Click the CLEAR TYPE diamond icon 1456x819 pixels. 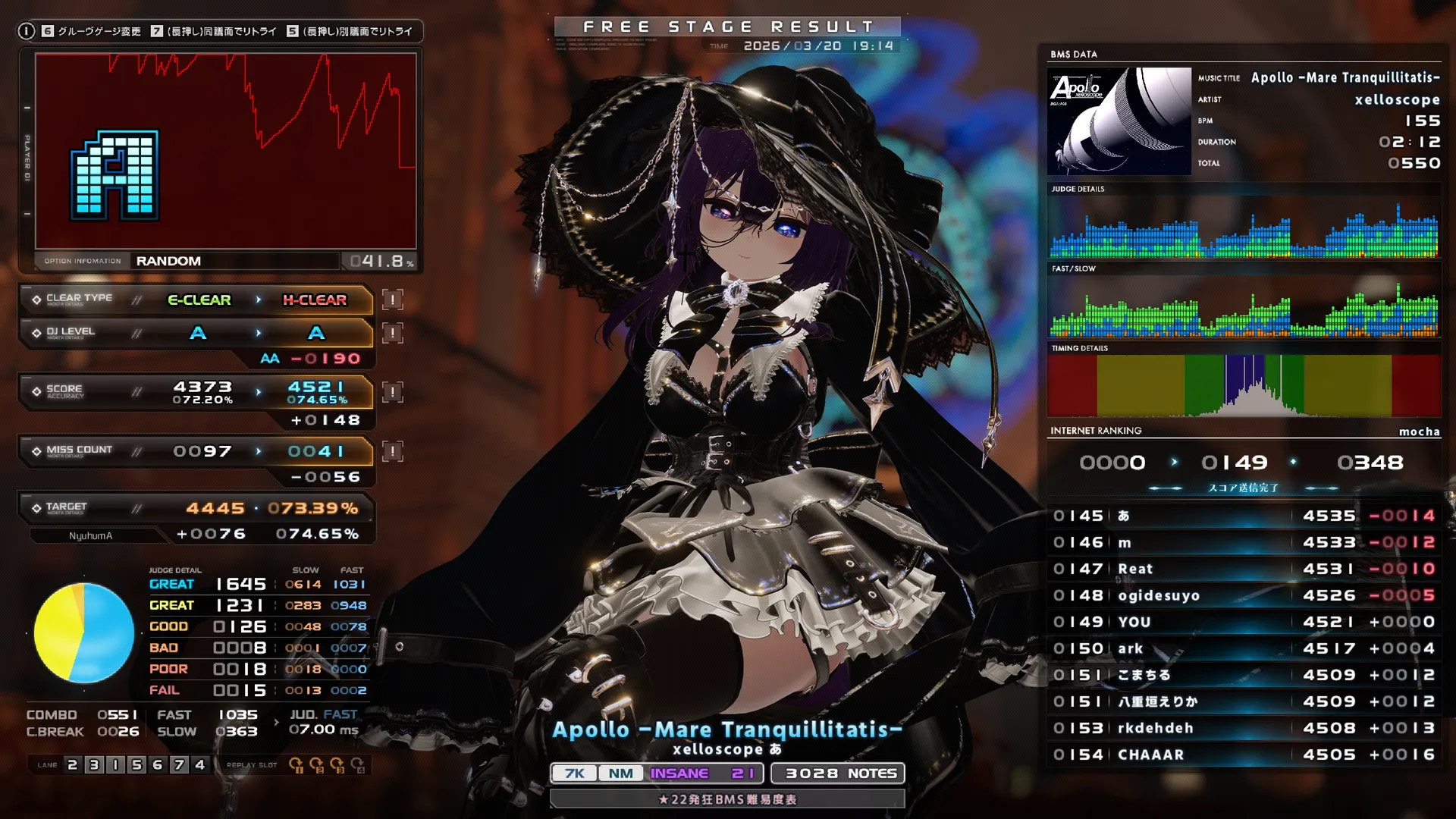(x=37, y=300)
